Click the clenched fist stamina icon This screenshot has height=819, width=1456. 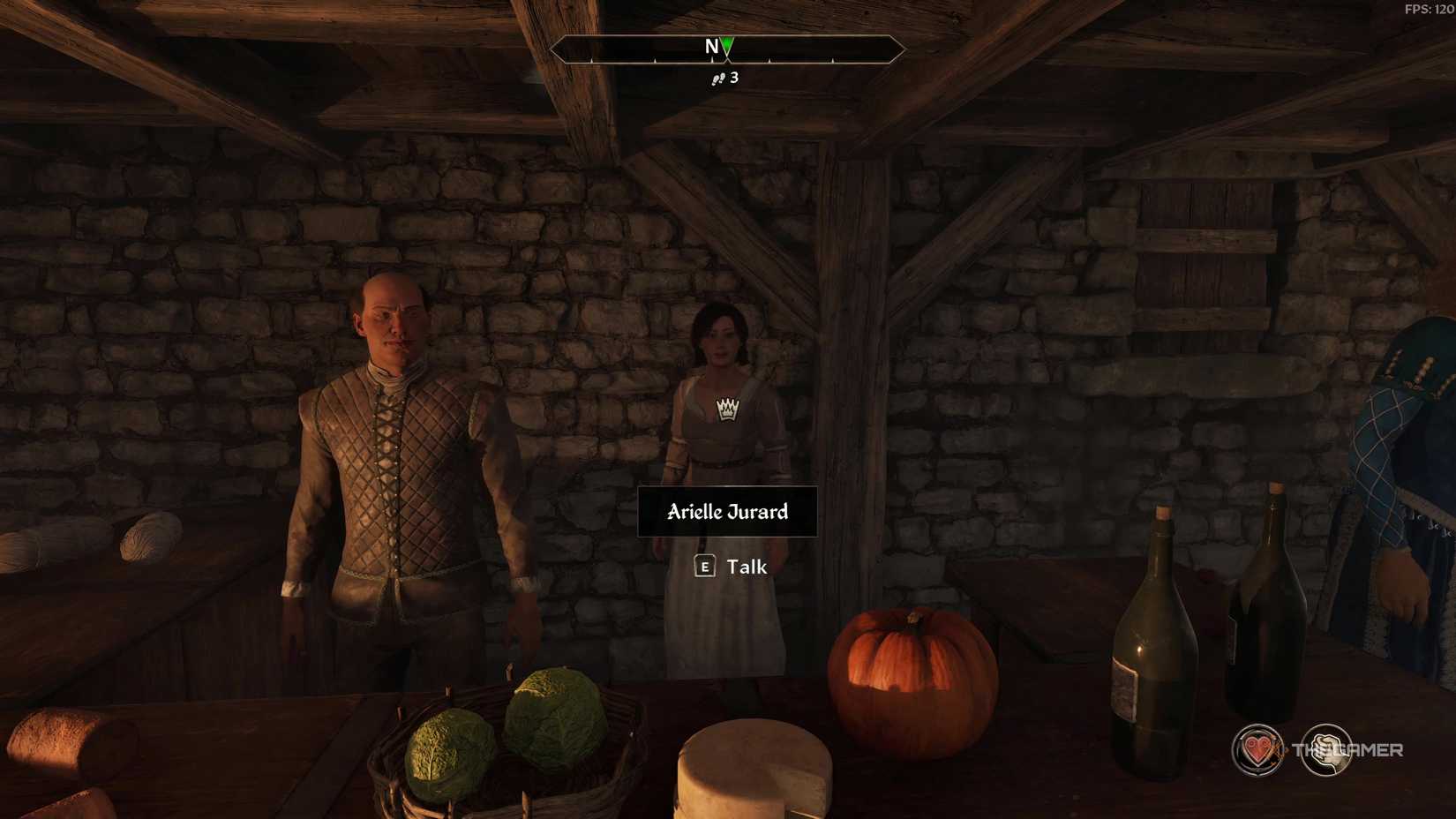point(1326,751)
